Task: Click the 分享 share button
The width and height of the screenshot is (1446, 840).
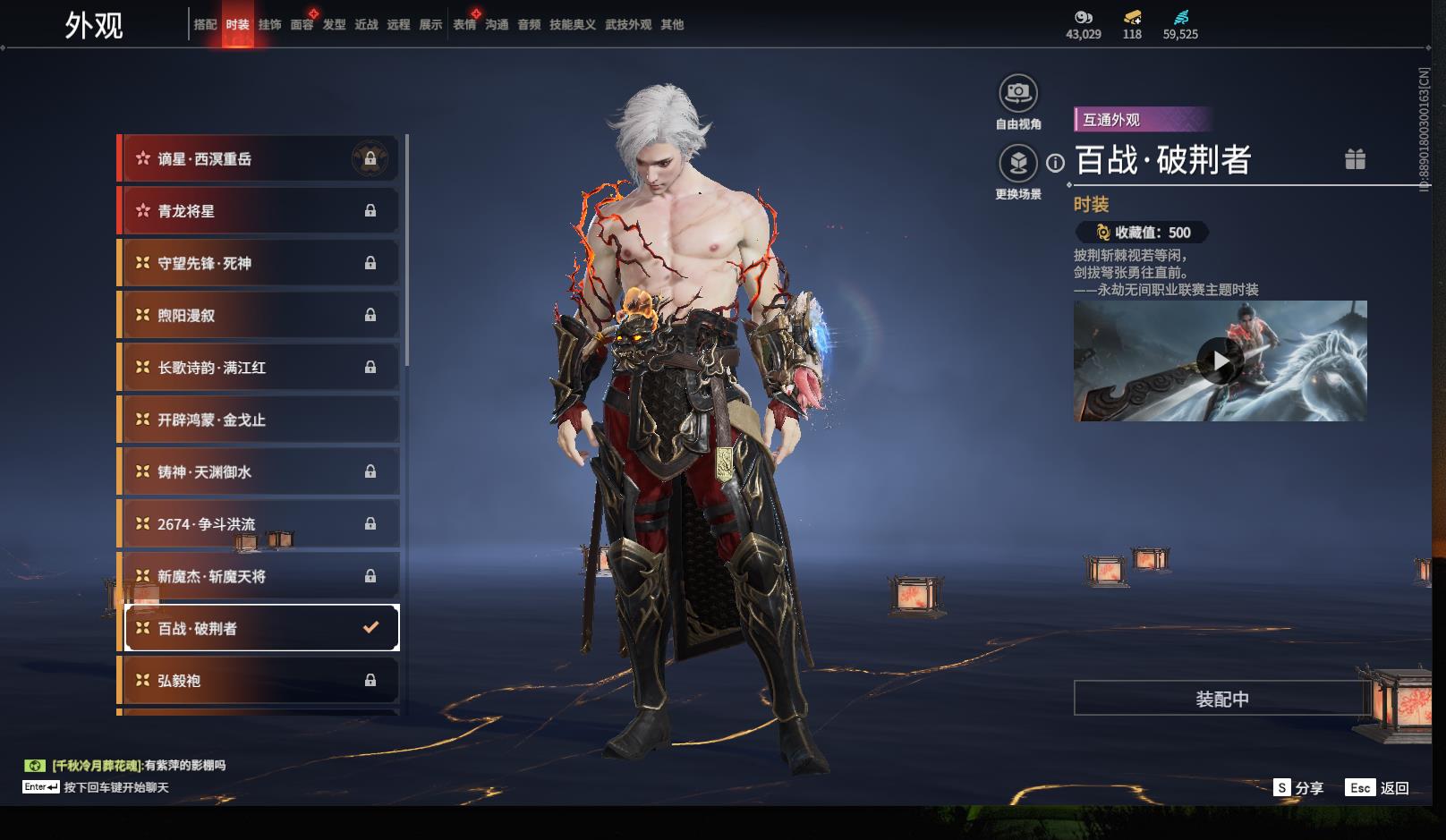Action: (x=1298, y=788)
